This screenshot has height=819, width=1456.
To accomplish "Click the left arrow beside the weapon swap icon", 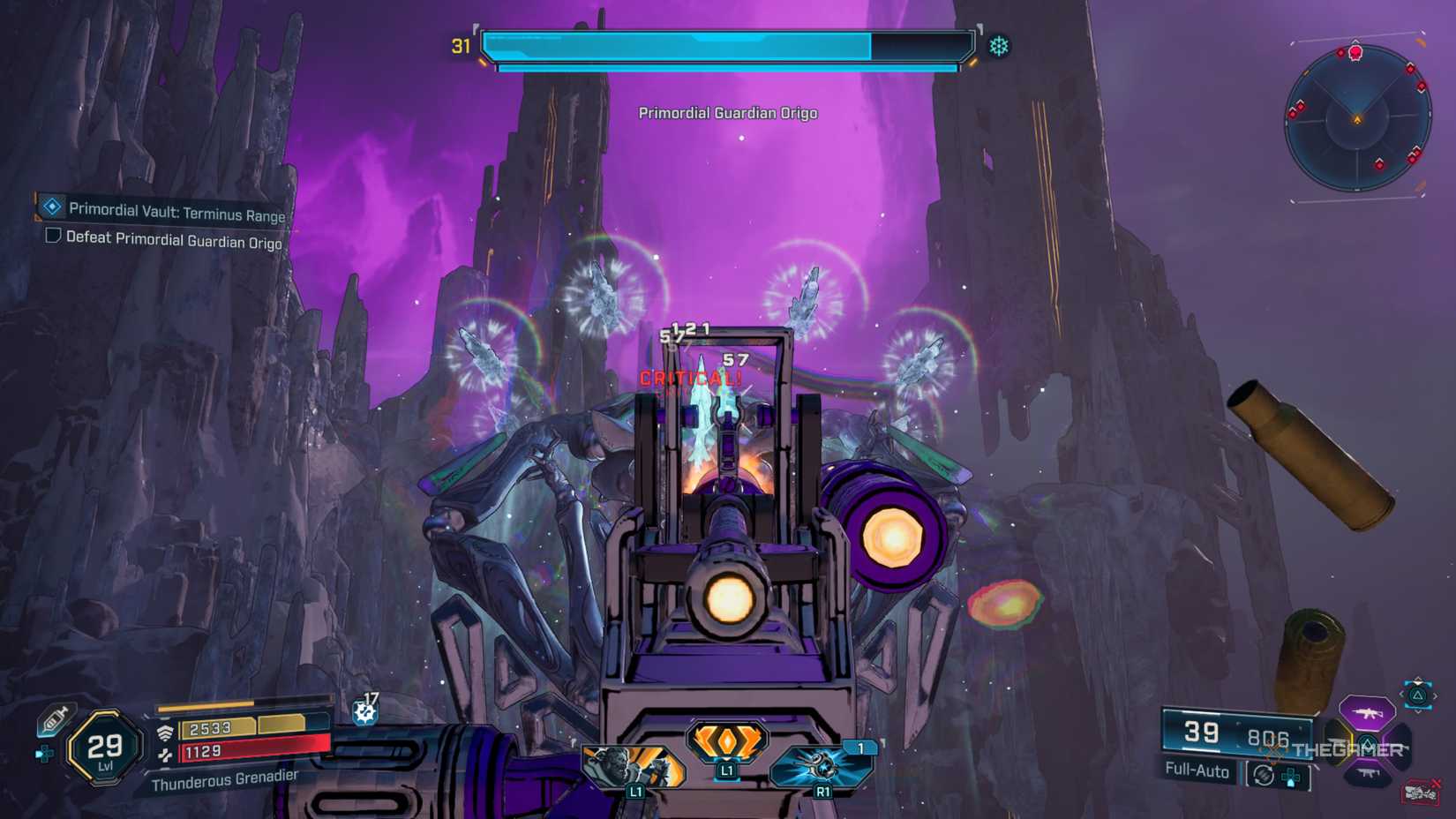I will (1401, 695).
